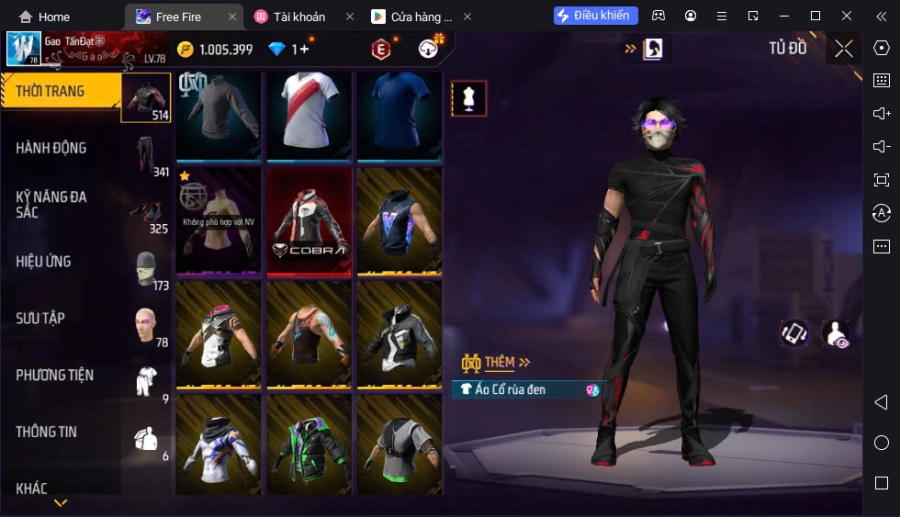This screenshot has height=517, width=900.
Task: Click the THÊM button
Action: pyautogui.click(x=498, y=362)
